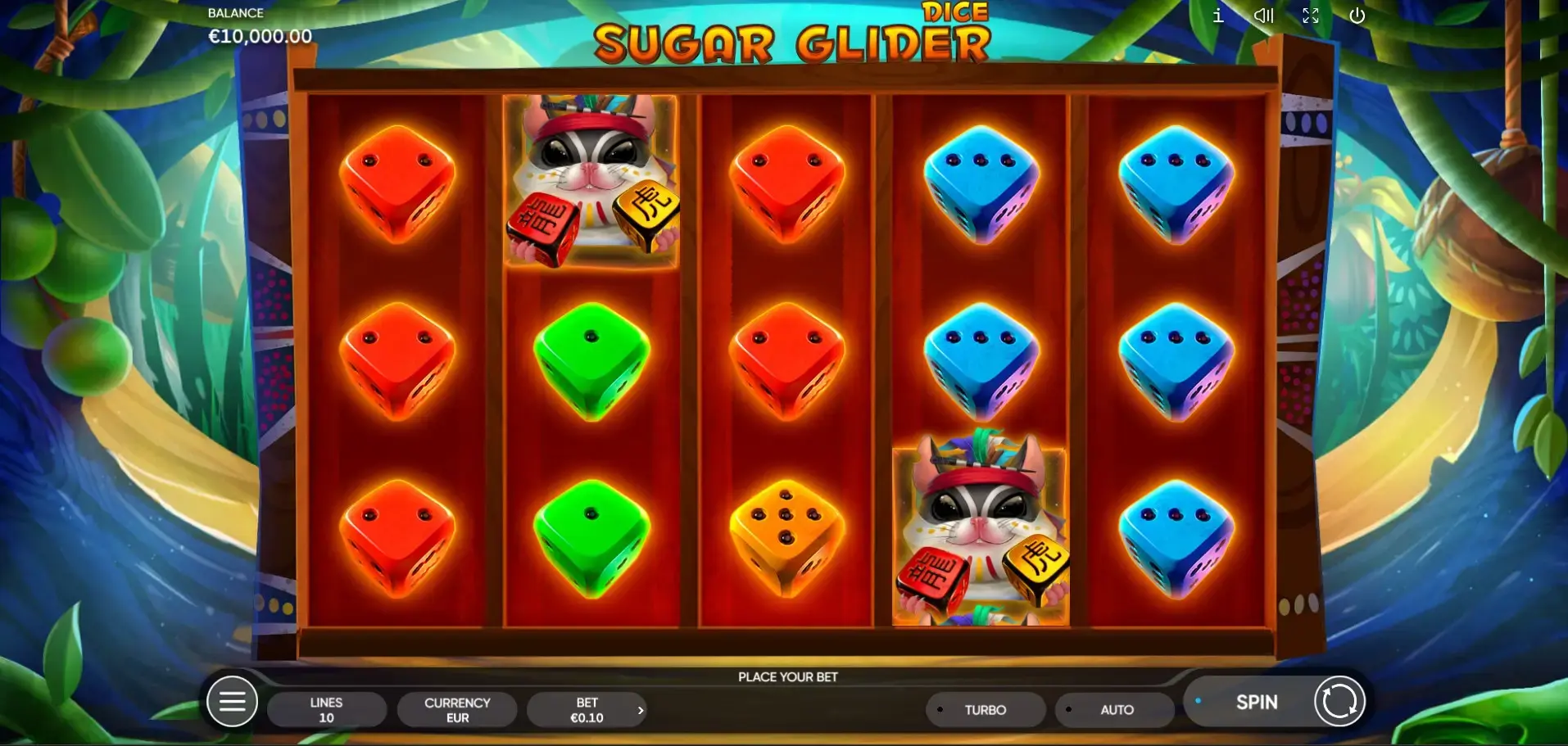
Task: Change the Lines setting
Action: click(x=326, y=710)
